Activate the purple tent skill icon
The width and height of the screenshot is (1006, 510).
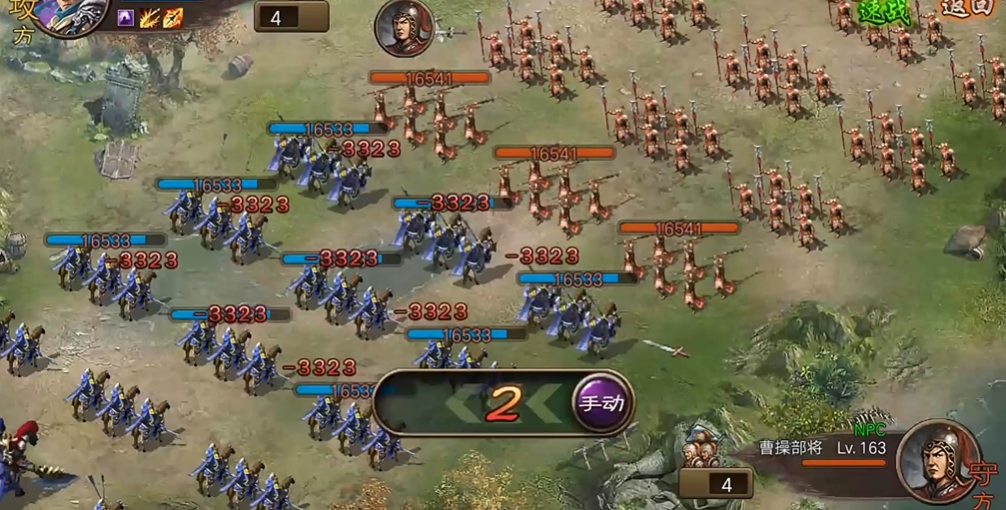pos(126,17)
